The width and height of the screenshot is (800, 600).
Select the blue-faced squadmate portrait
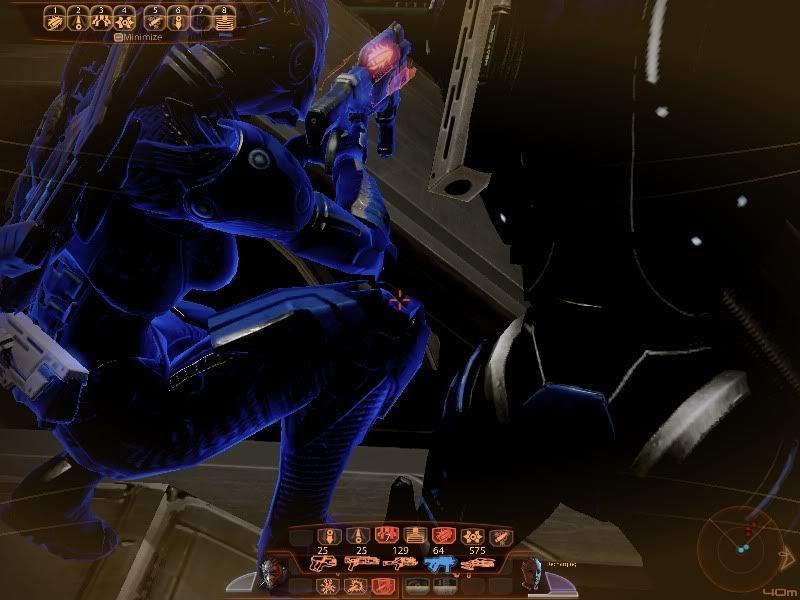[x=529, y=573]
